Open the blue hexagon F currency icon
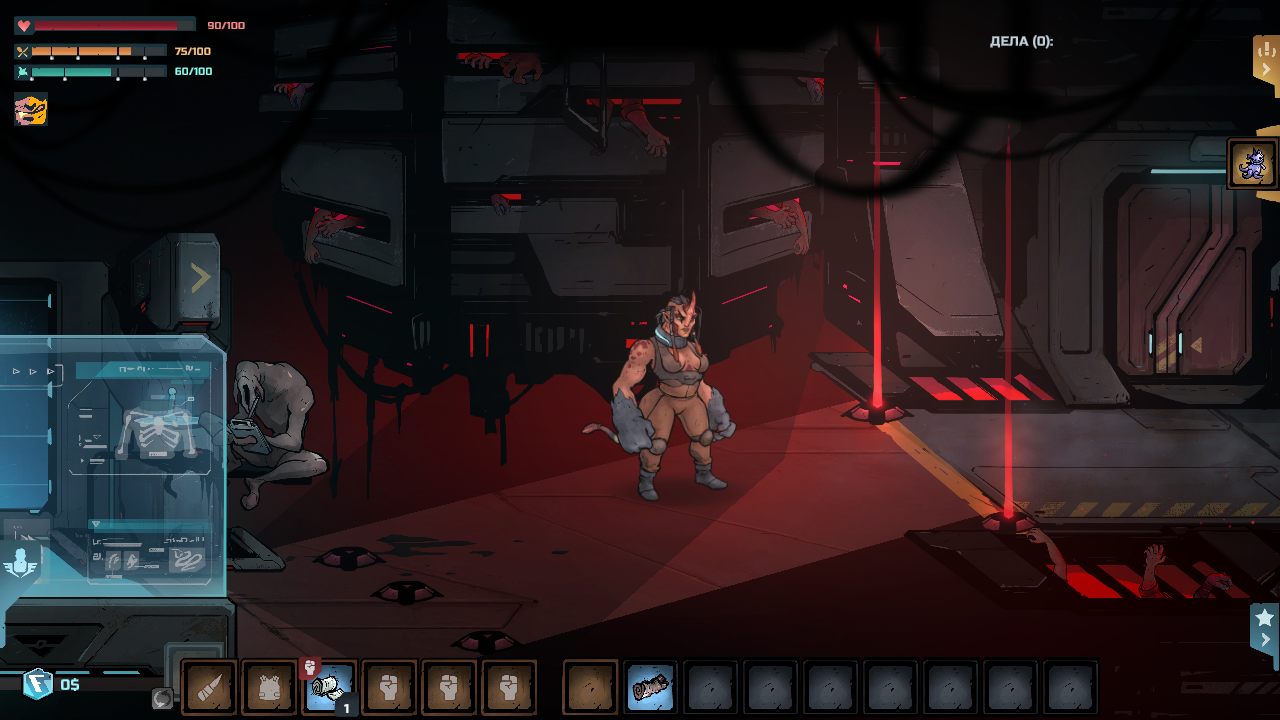The height and width of the screenshot is (720, 1280). click(x=37, y=684)
